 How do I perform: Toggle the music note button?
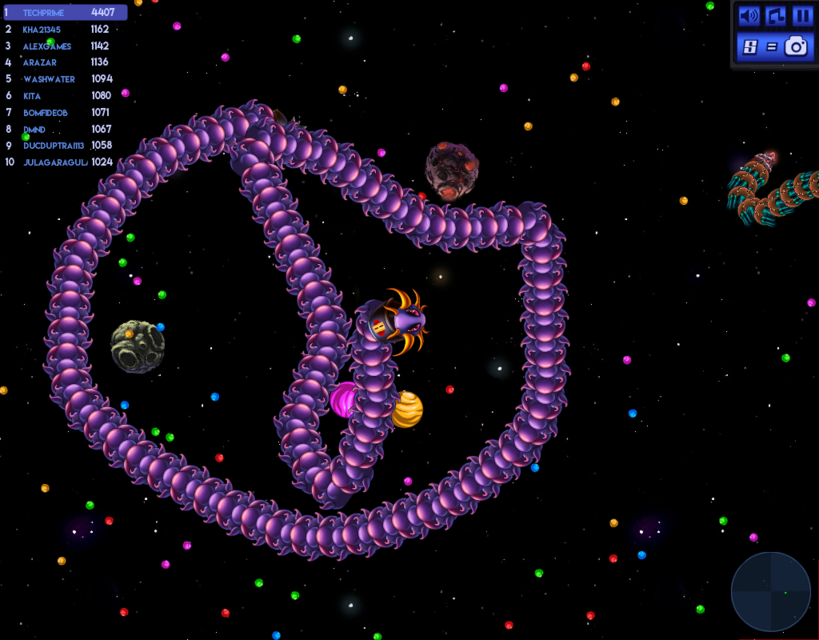pyautogui.click(x=776, y=16)
